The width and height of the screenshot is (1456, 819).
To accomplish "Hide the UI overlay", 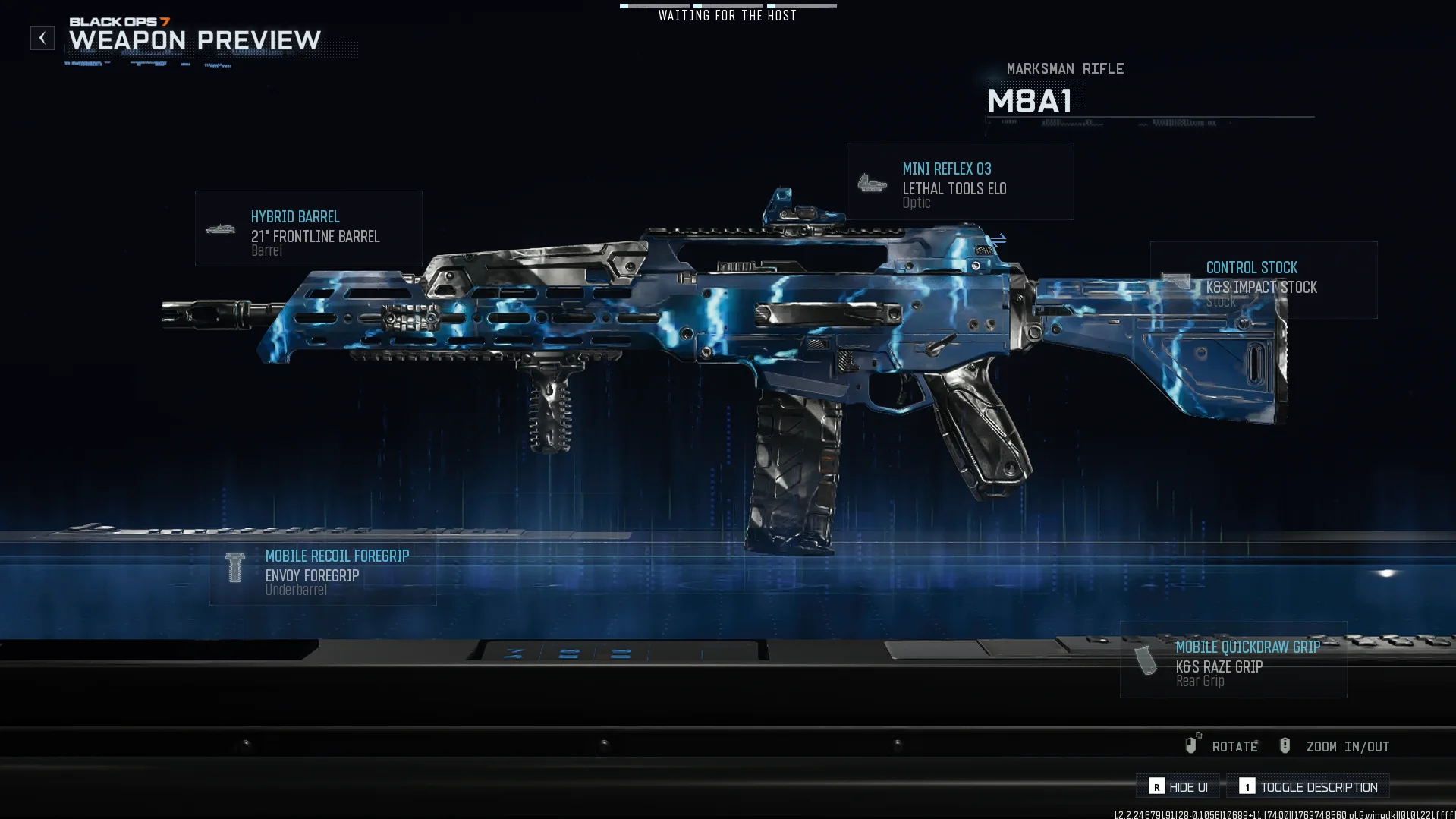I will 1178,787.
